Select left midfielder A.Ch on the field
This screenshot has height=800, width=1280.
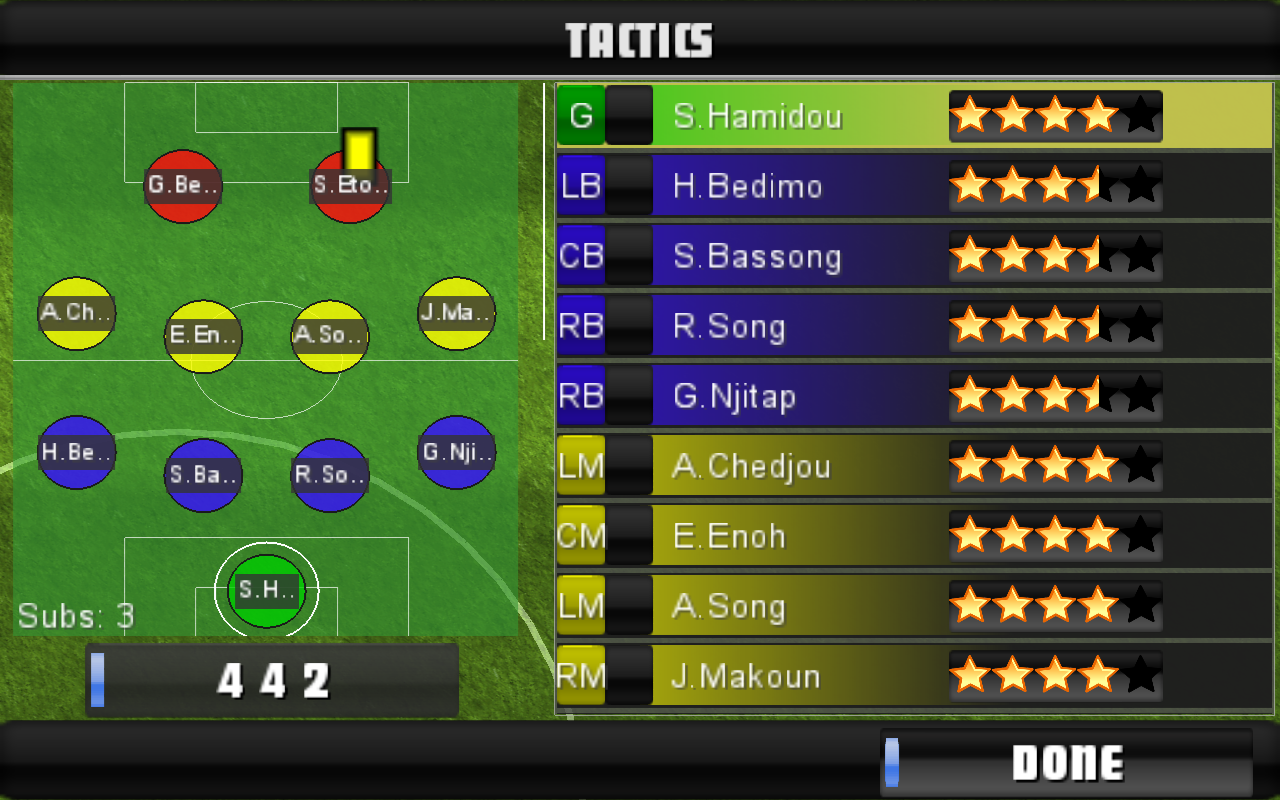75,313
